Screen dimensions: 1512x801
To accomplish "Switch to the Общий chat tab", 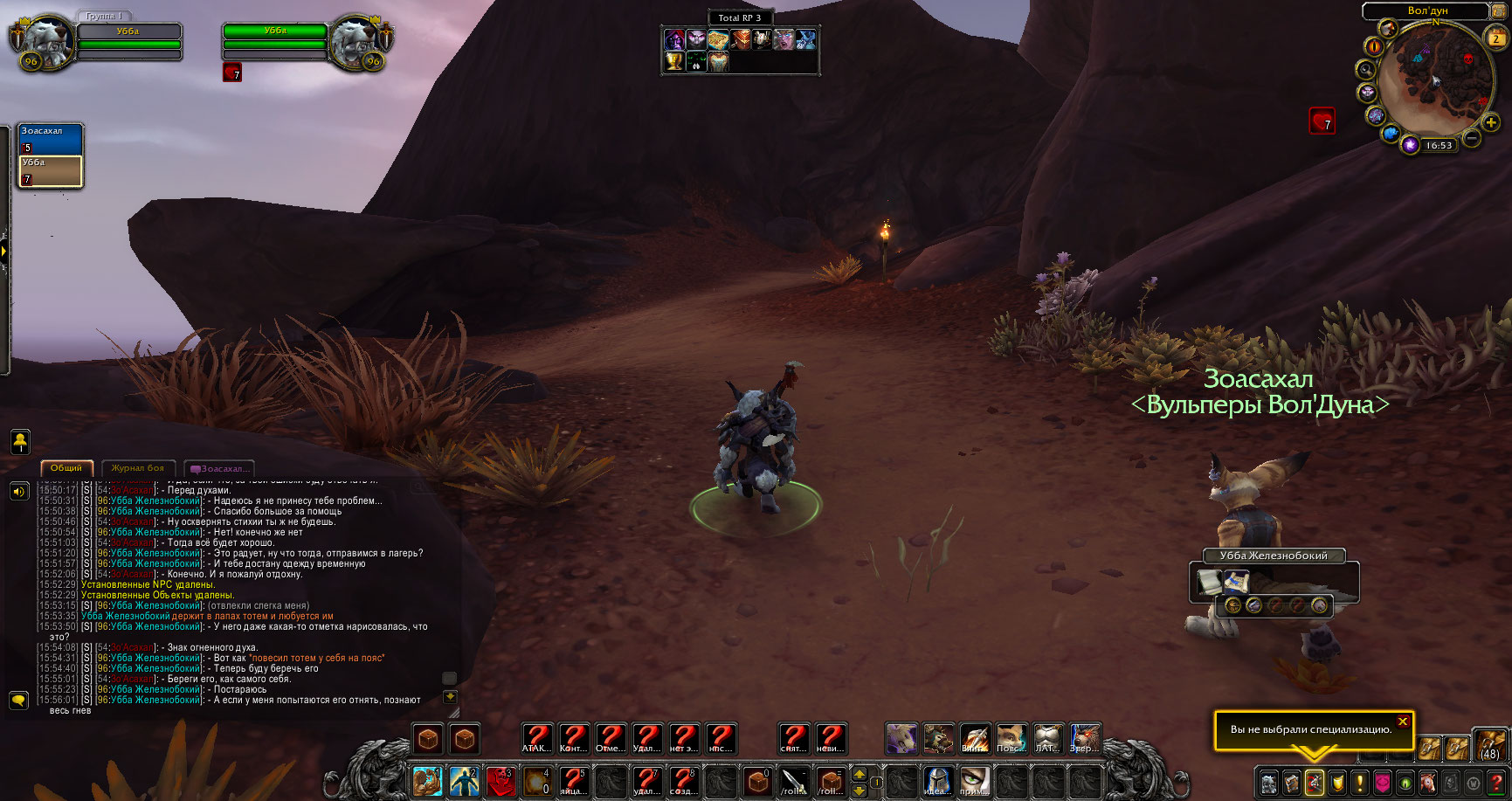I will tap(66, 468).
